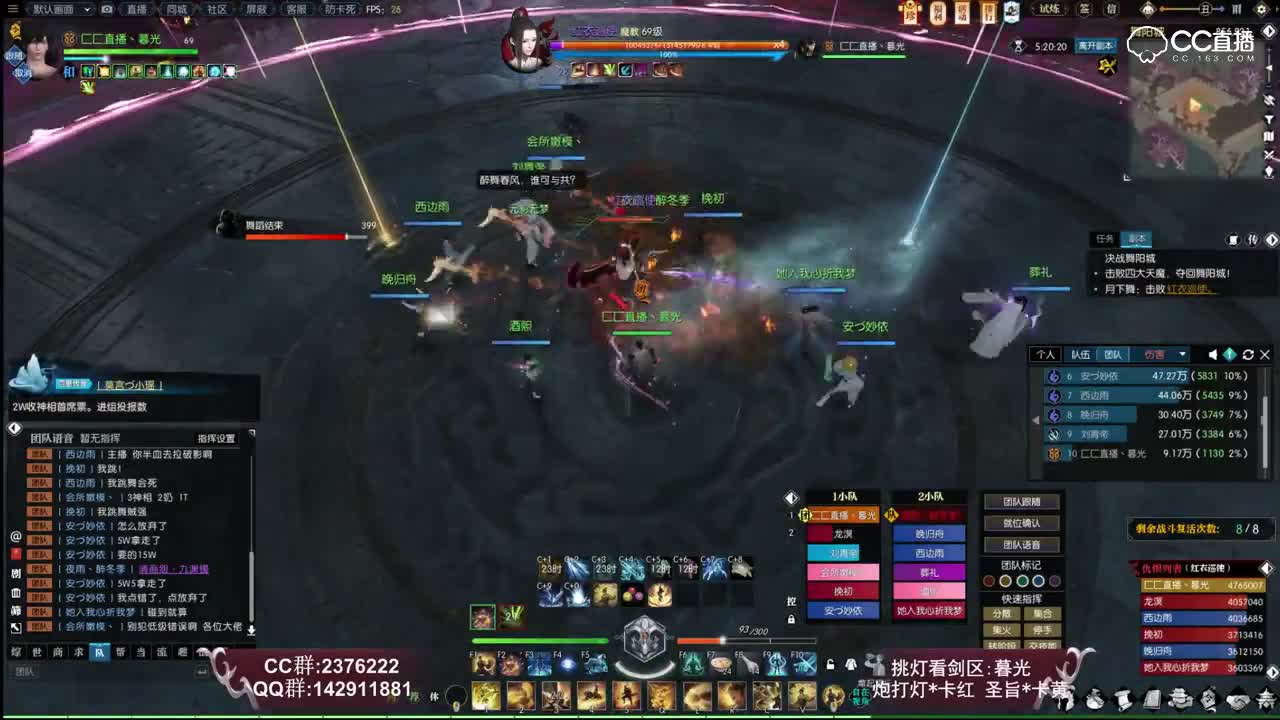Click the yellow exclamation icon below the minimap
This screenshot has height=720, width=1280.
1108,64
